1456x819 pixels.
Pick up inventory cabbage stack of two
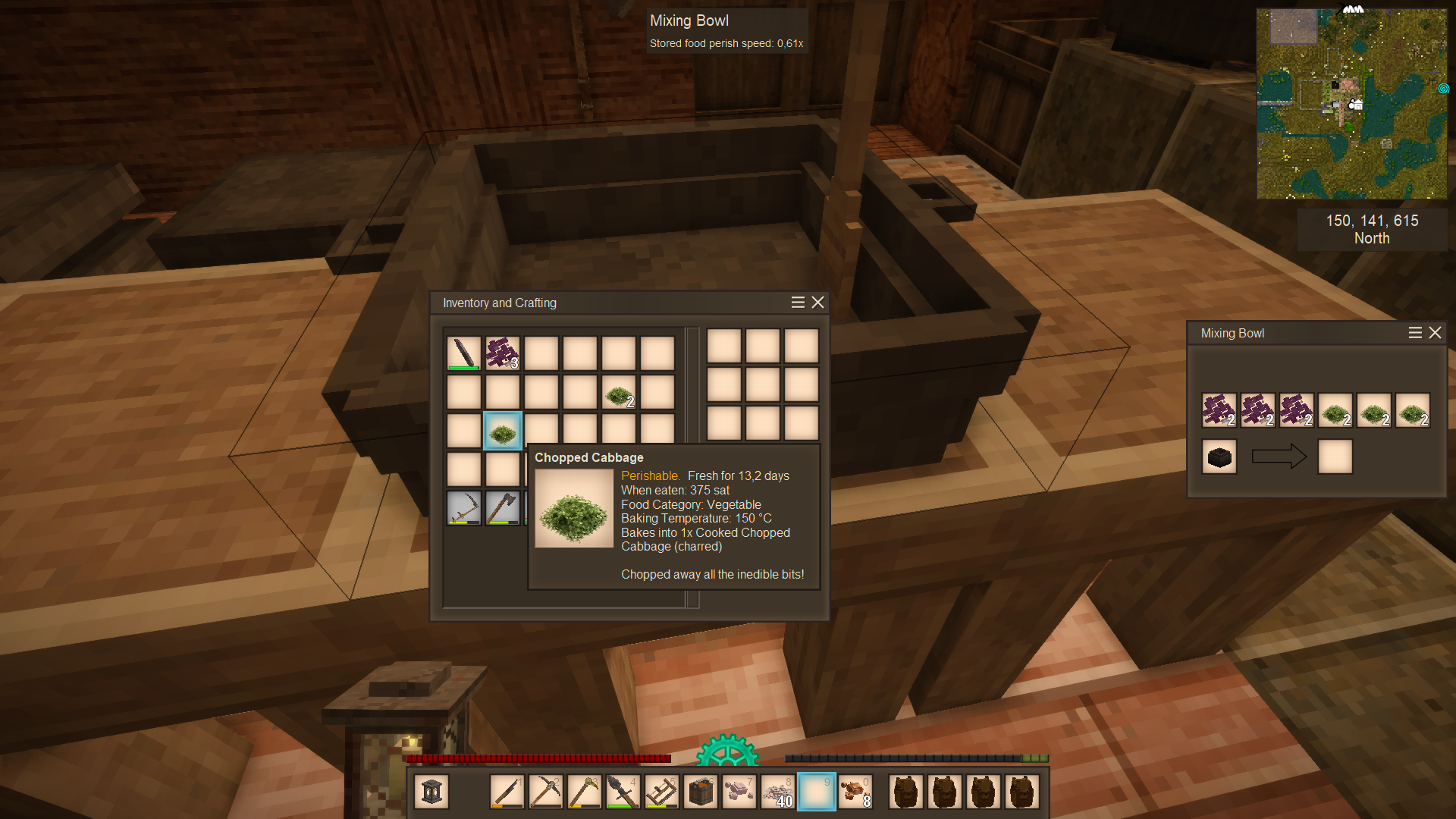point(619,393)
